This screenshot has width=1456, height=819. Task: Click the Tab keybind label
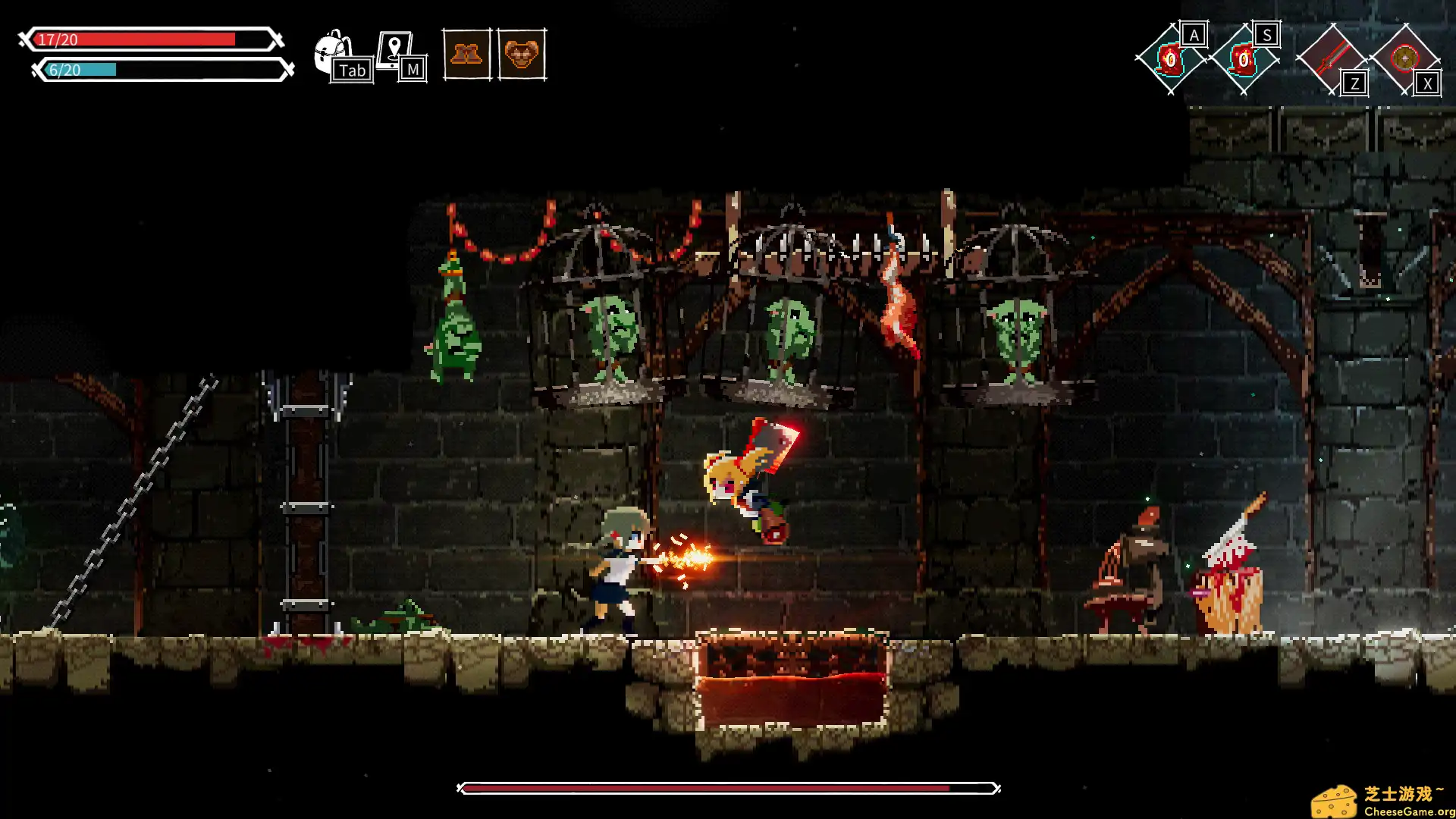click(x=353, y=70)
